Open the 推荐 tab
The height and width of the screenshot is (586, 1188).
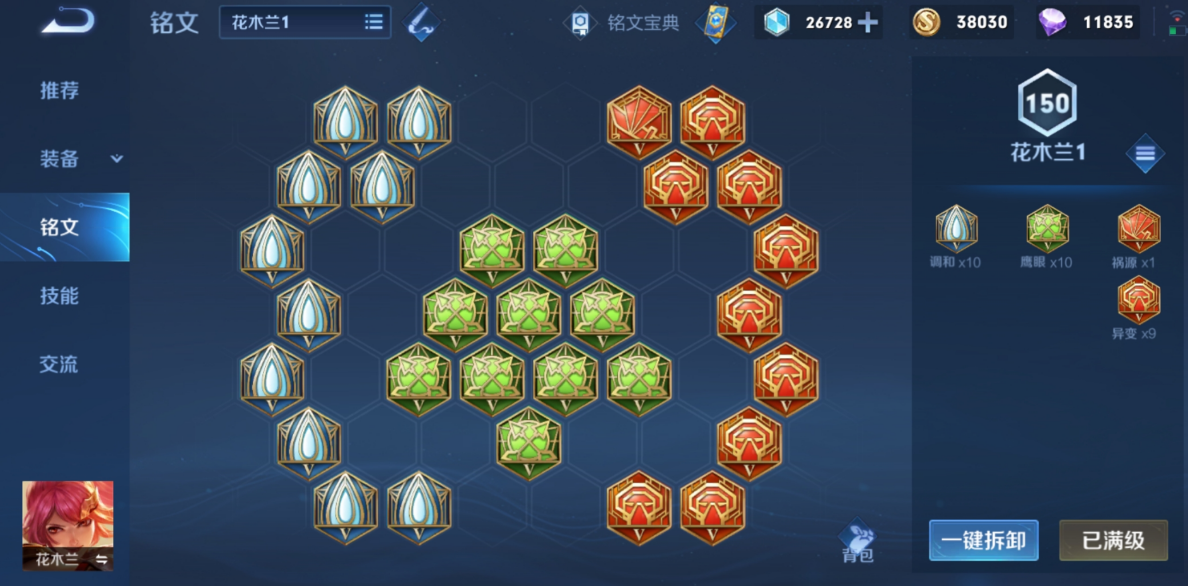[x=59, y=90]
